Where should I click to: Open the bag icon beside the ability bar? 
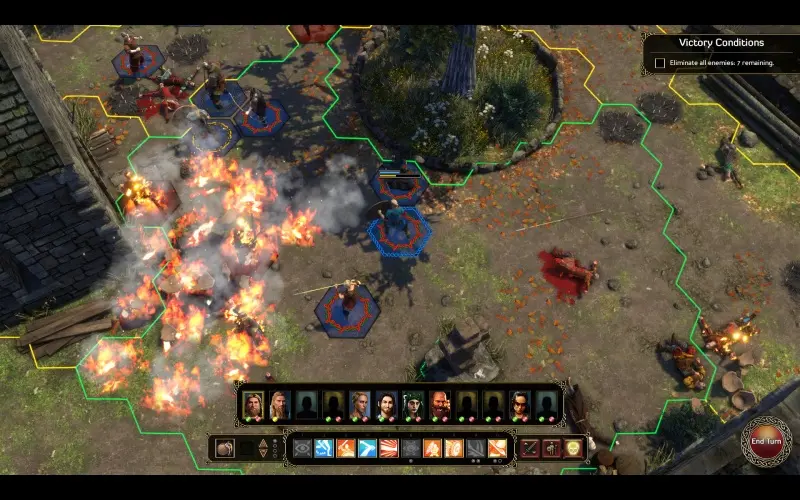point(225,448)
